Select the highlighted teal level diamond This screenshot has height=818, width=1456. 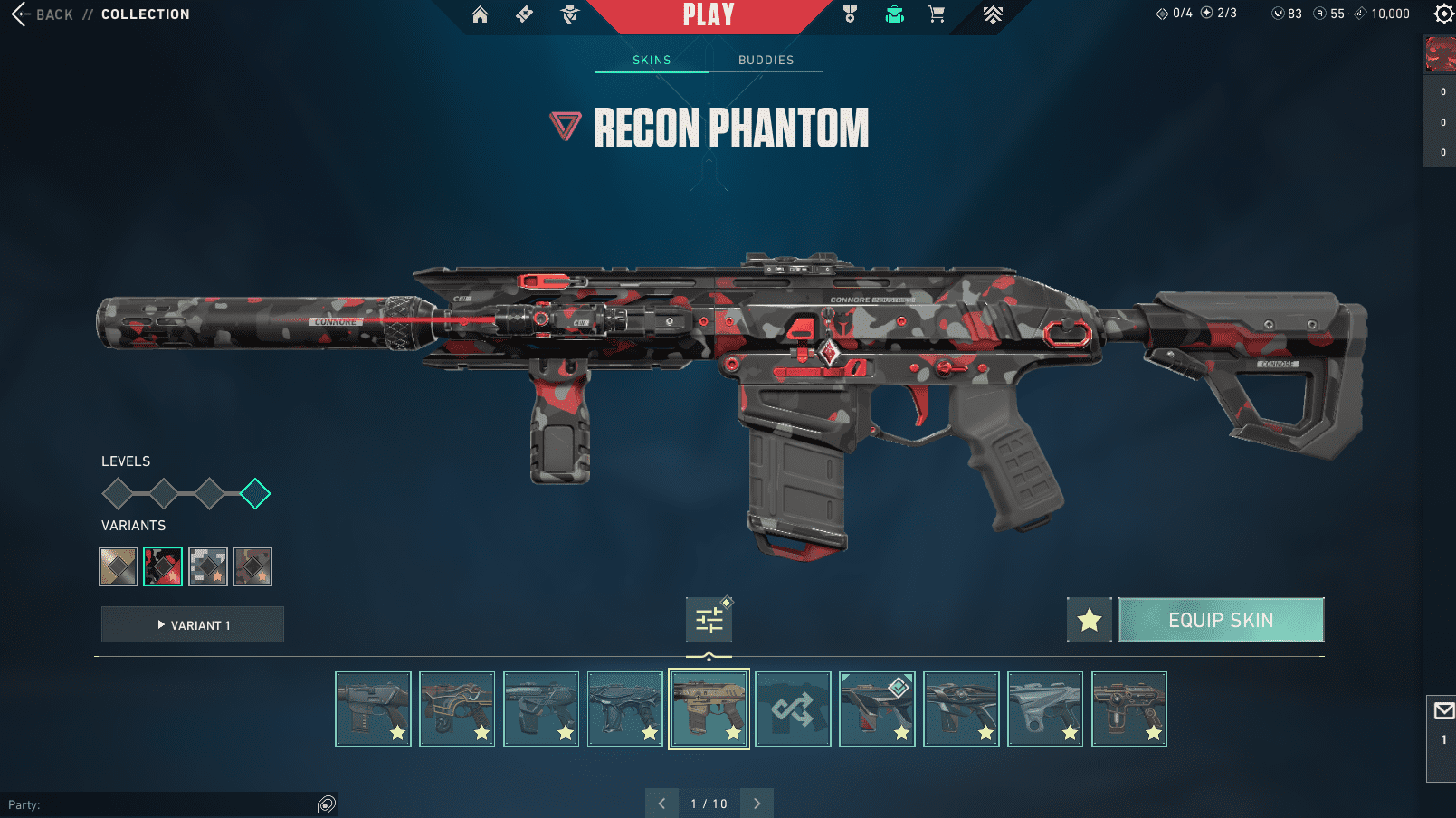click(255, 494)
